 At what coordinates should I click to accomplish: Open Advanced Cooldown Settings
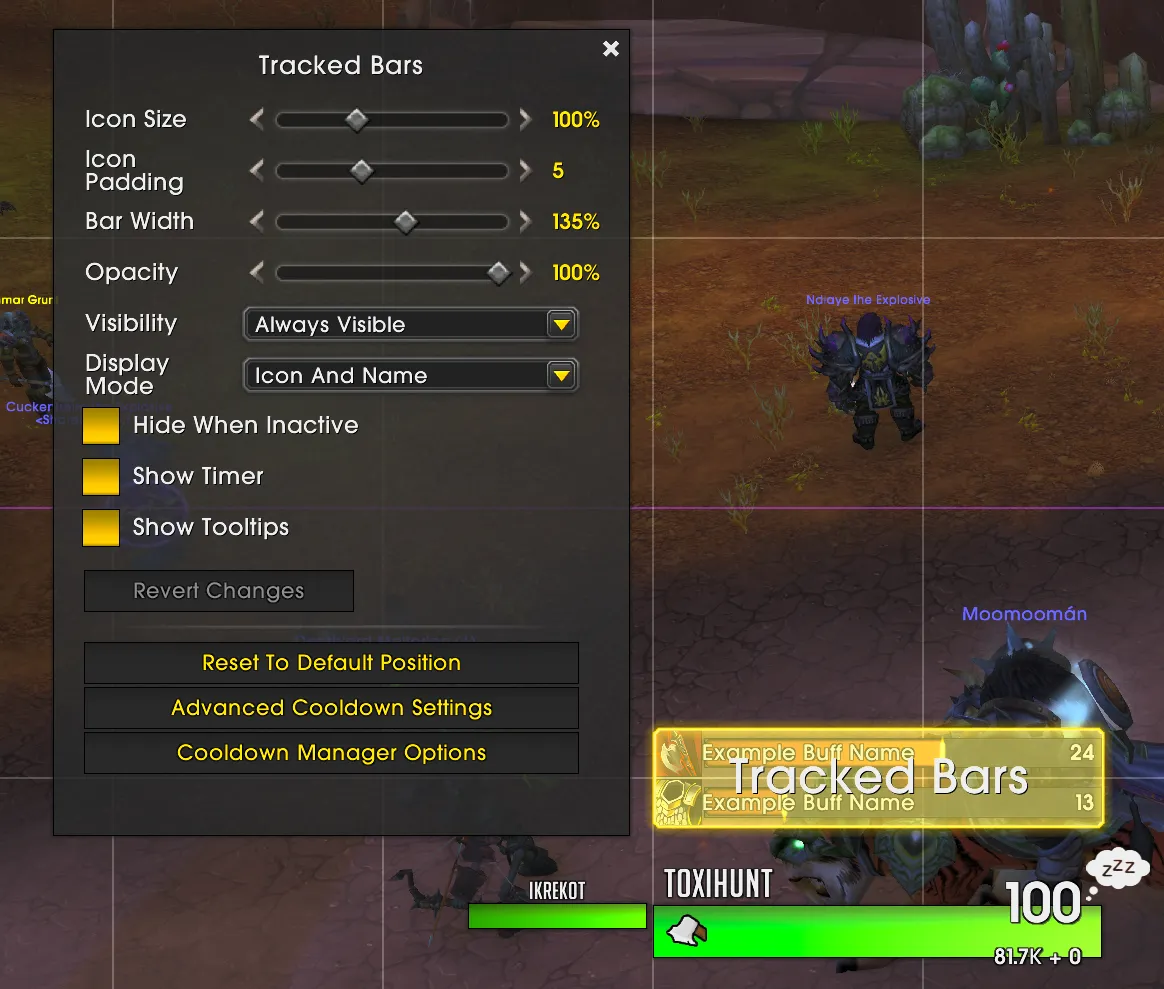(331, 708)
